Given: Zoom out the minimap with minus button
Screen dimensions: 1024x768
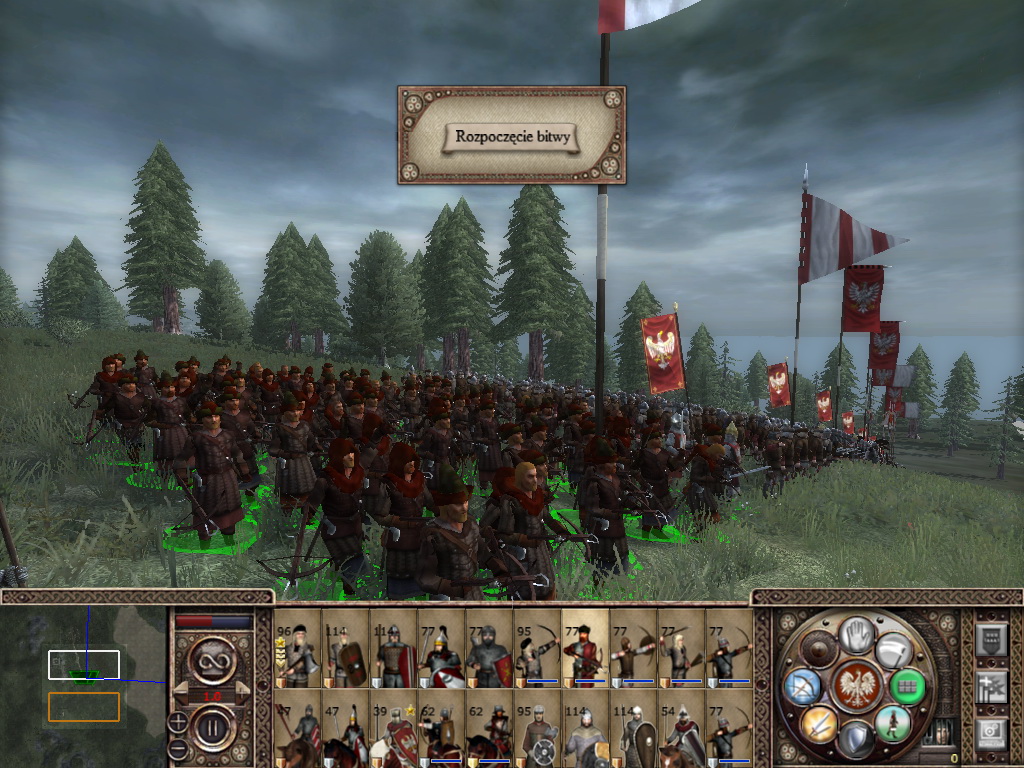Looking at the screenshot, I should click(x=177, y=748).
